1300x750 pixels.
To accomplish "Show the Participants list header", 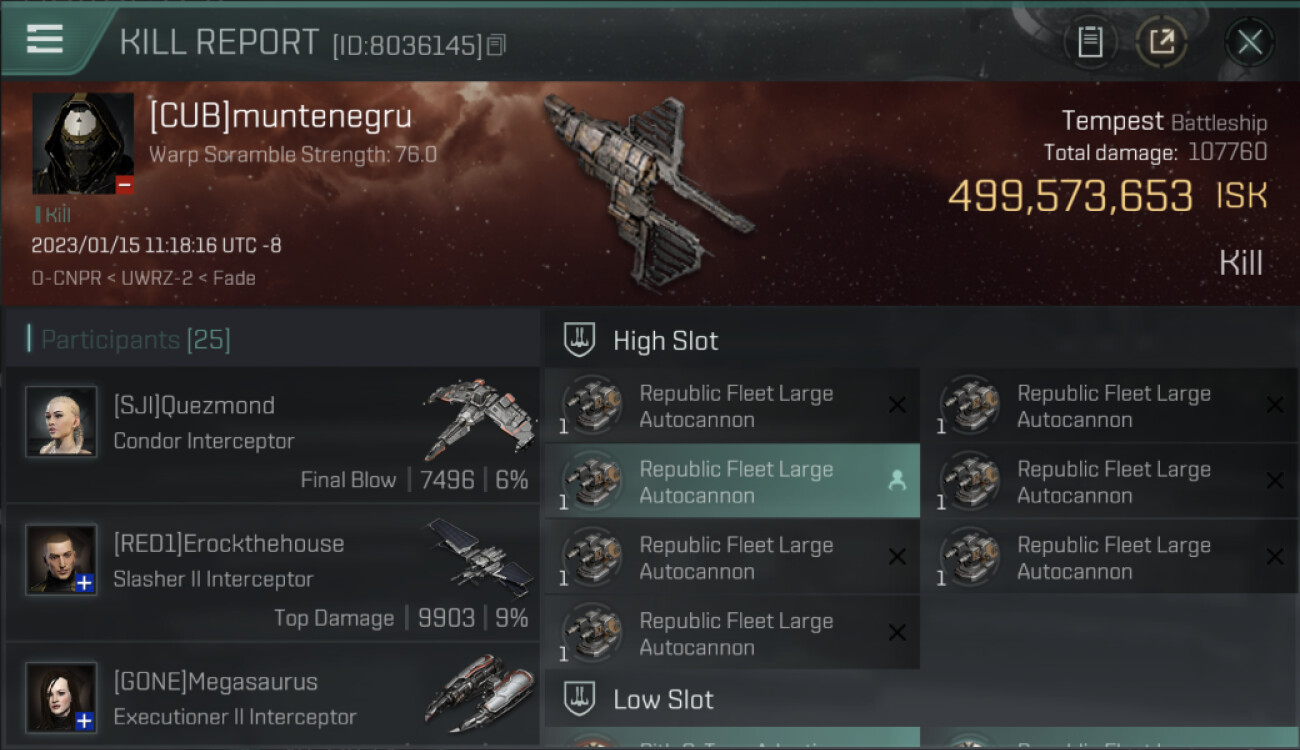I will 135,340.
